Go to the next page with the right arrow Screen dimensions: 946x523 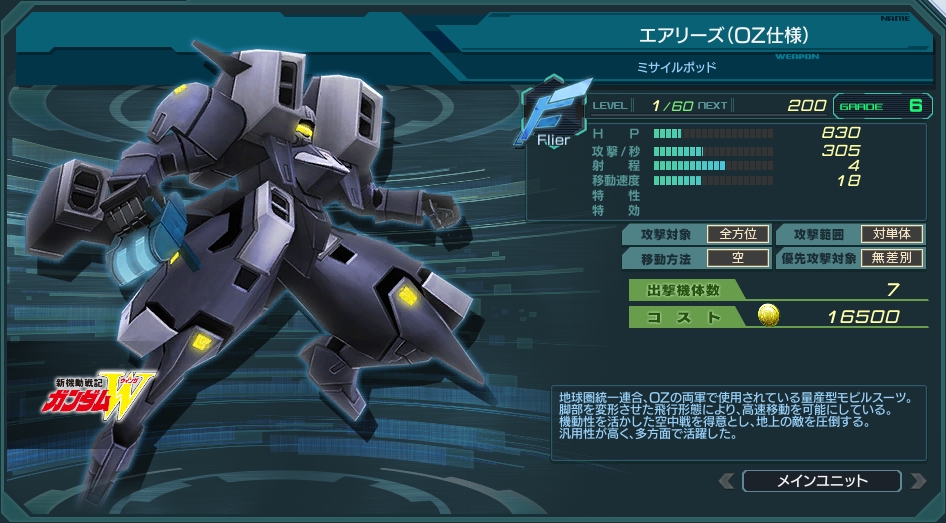(x=917, y=481)
